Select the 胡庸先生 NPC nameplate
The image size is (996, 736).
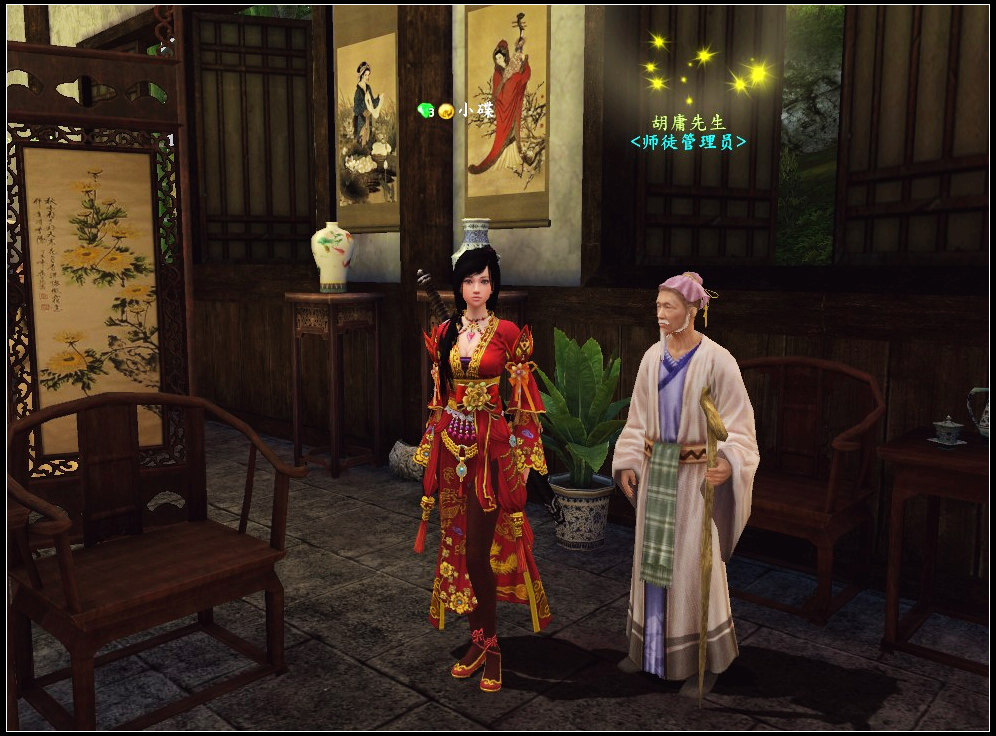pyautogui.click(x=688, y=122)
